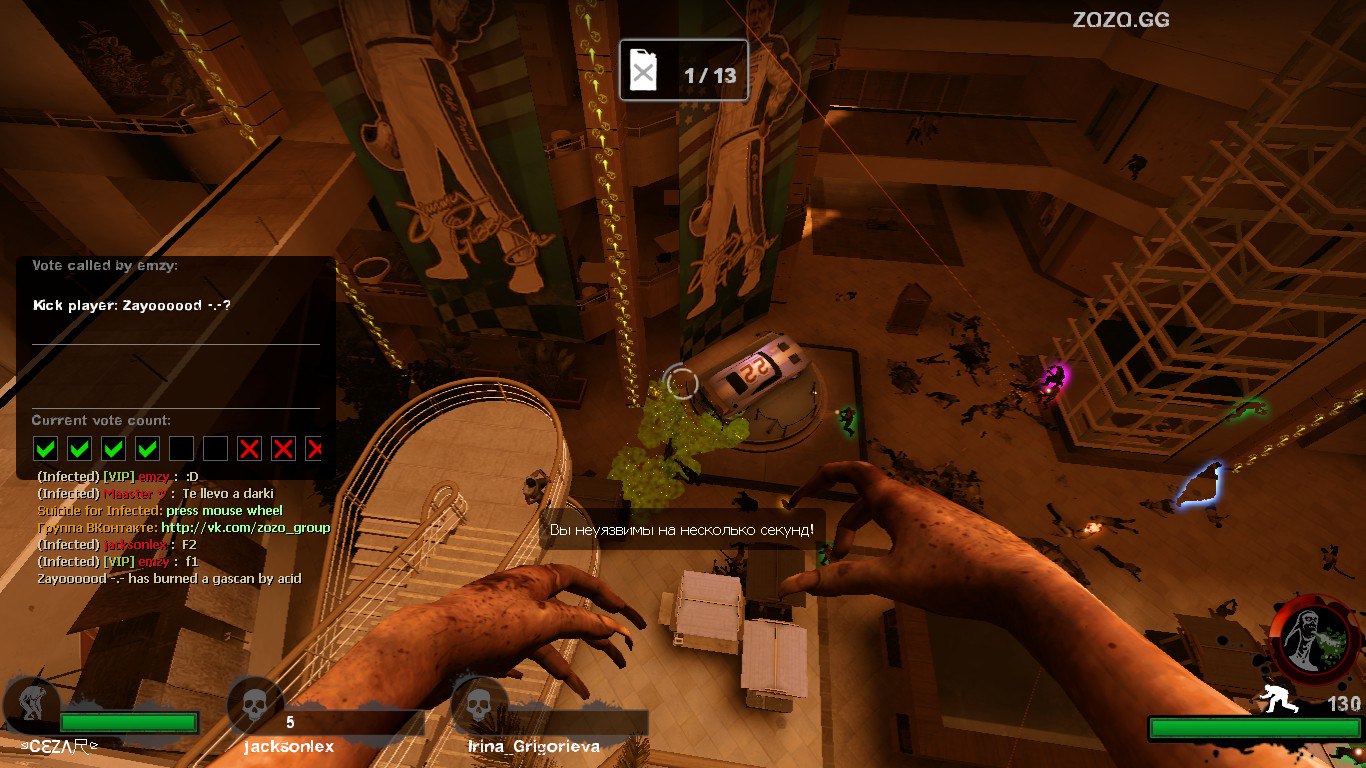This screenshot has height=768, width=1366.
Task: Select Irina_Grigorieva's skull portrait
Action: tap(477, 705)
